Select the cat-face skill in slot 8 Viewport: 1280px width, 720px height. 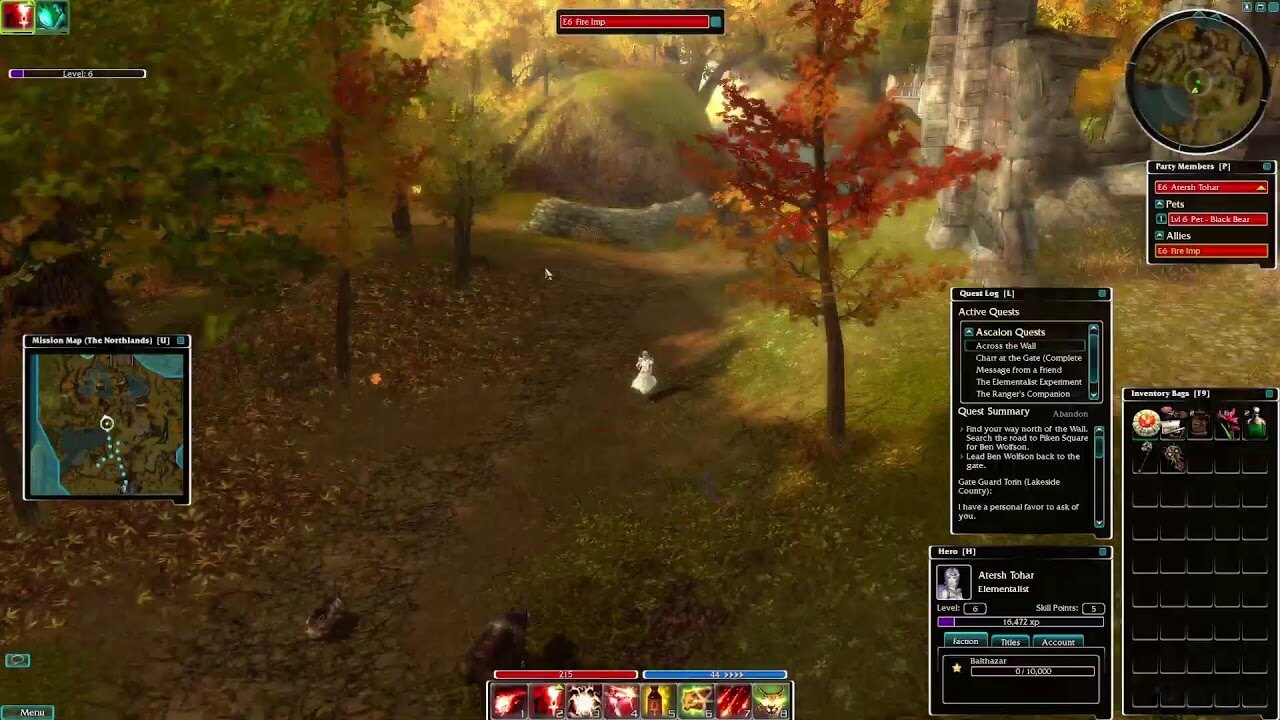click(x=770, y=700)
